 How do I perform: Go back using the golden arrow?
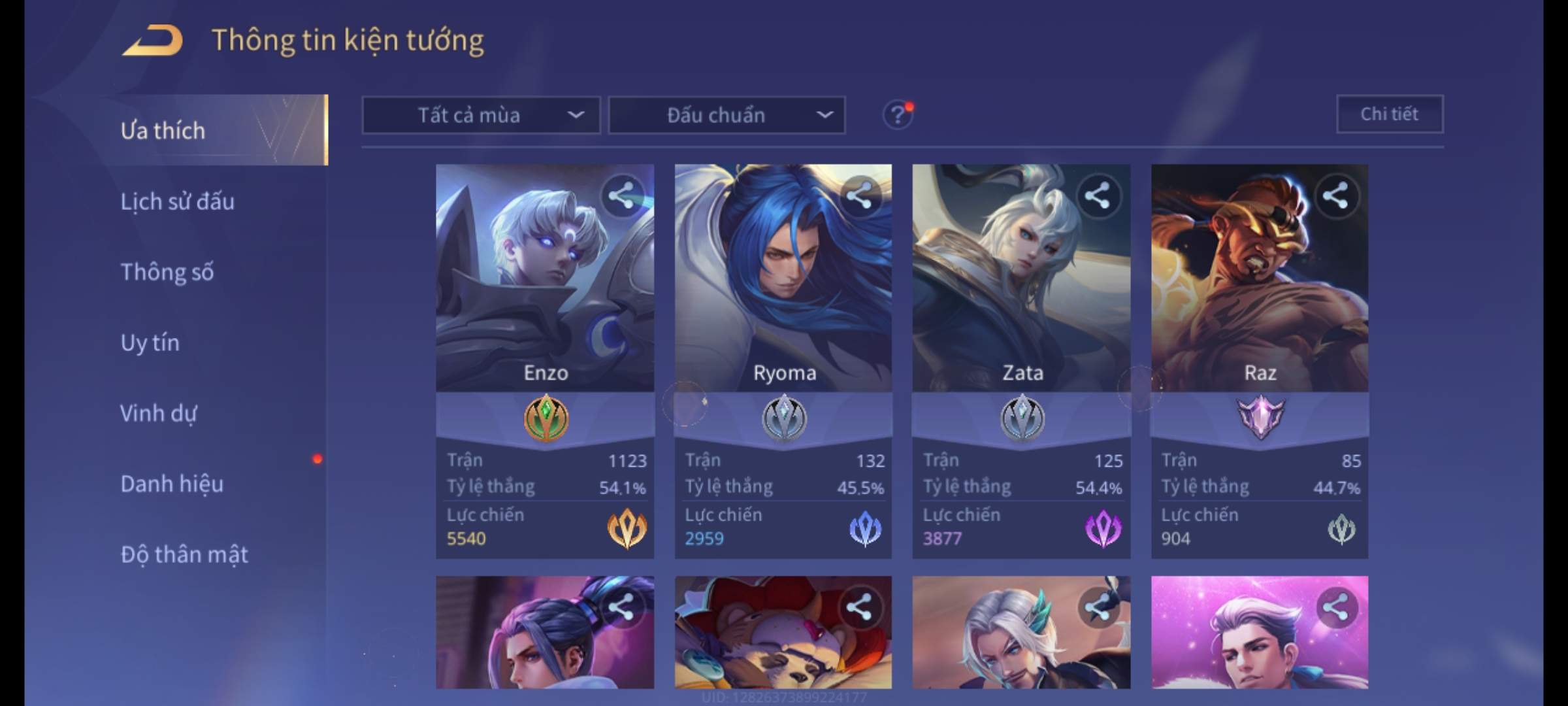click(152, 41)
